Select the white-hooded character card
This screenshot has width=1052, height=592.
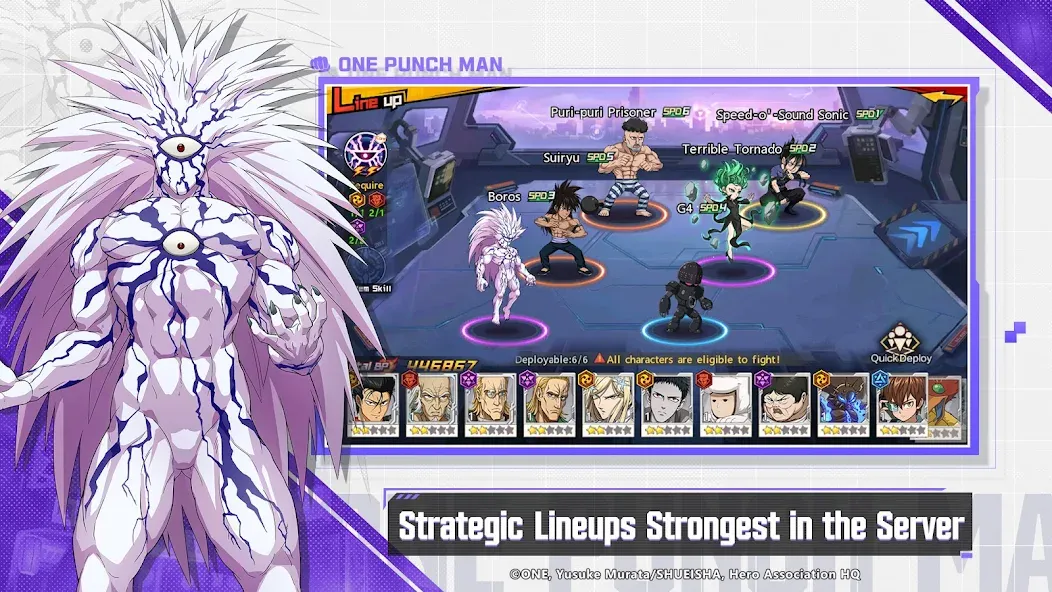click(x=726, y=405)
